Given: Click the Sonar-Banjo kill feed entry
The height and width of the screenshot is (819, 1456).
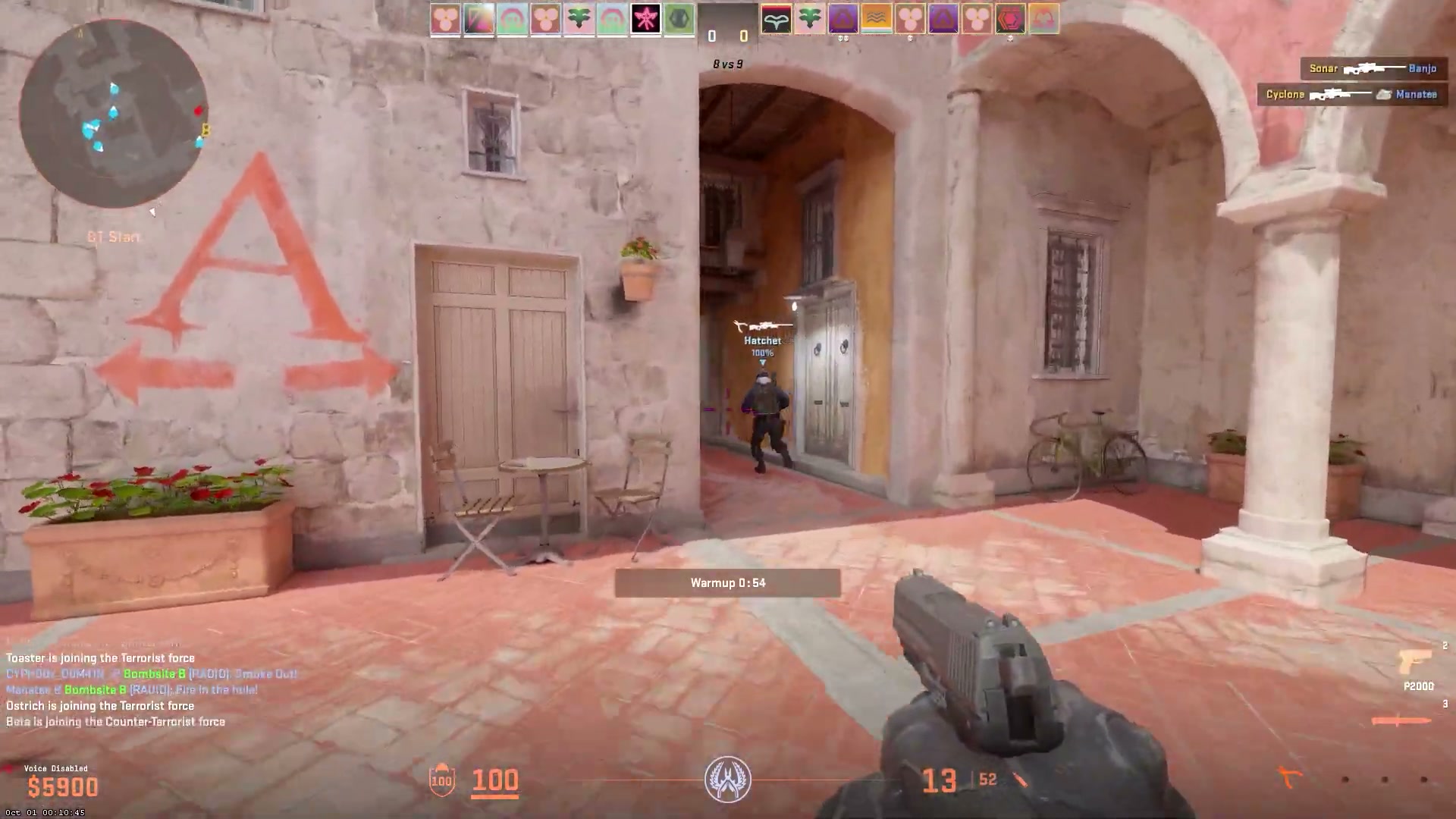Looking at the screenshot, I should pyautogui.click(x=1373, y=68).
